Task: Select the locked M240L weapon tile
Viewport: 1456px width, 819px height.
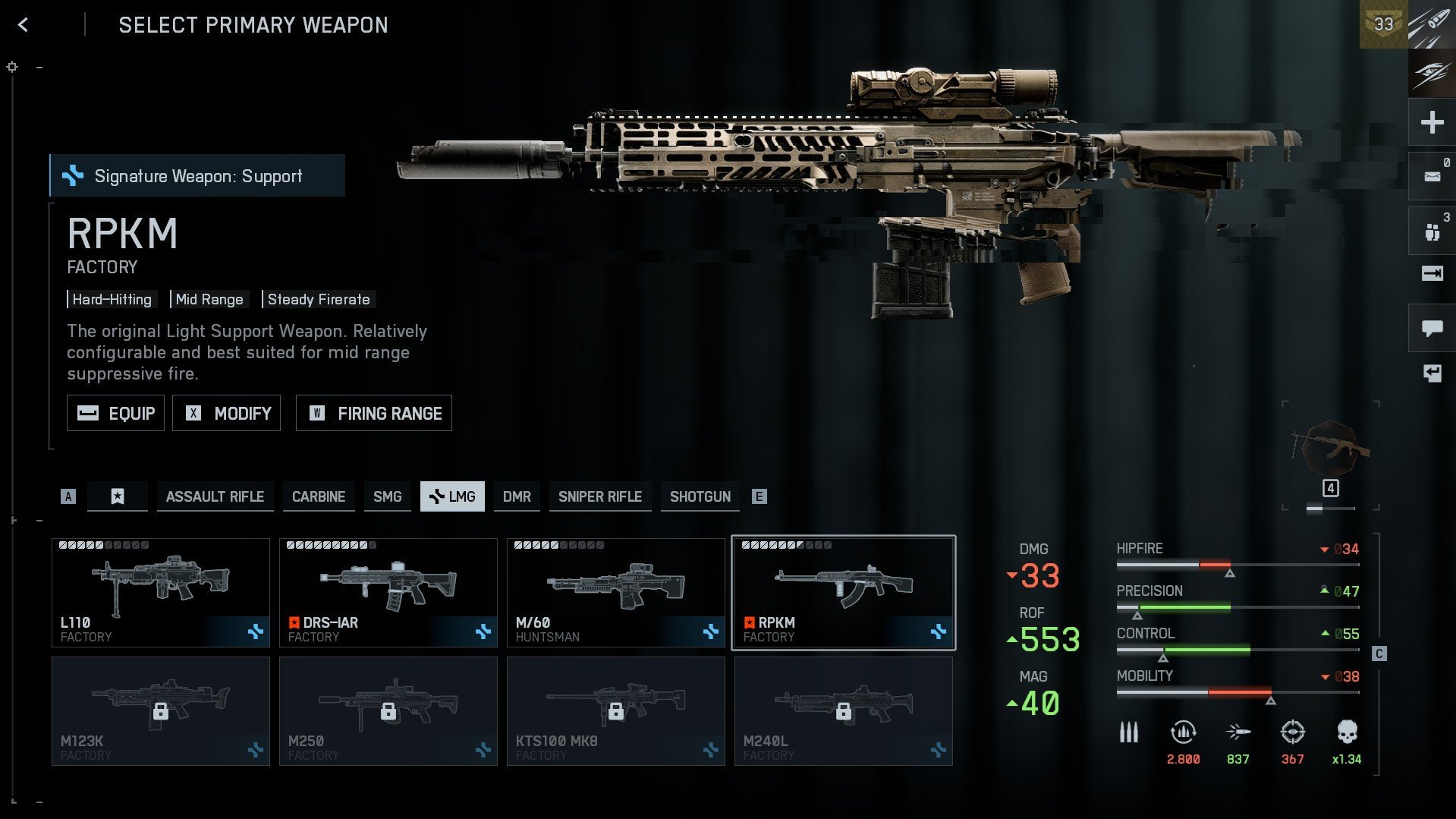Action: [x=843, y=711]
